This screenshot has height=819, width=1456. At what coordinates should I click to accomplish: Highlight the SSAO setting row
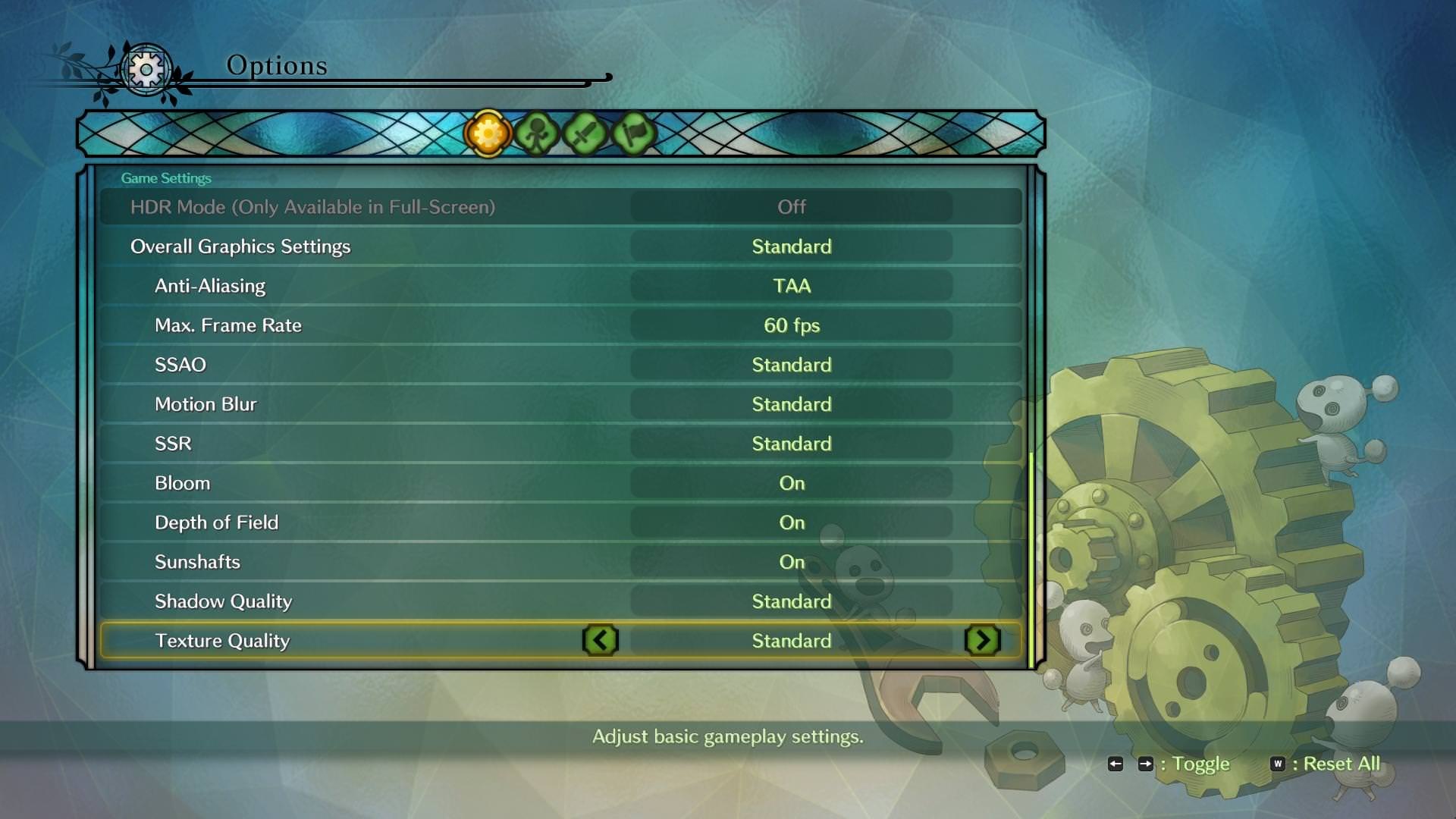click(x=561, y=365)
